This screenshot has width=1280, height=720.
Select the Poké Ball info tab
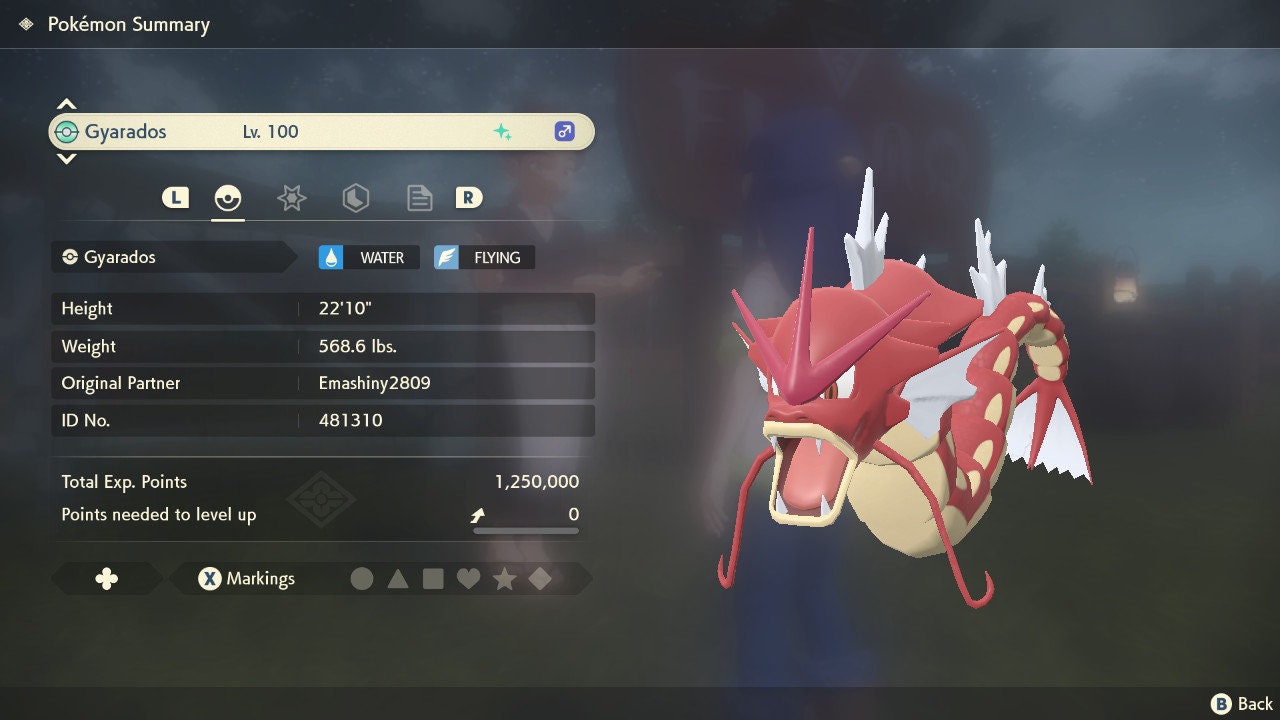click(x=228, y=198)
